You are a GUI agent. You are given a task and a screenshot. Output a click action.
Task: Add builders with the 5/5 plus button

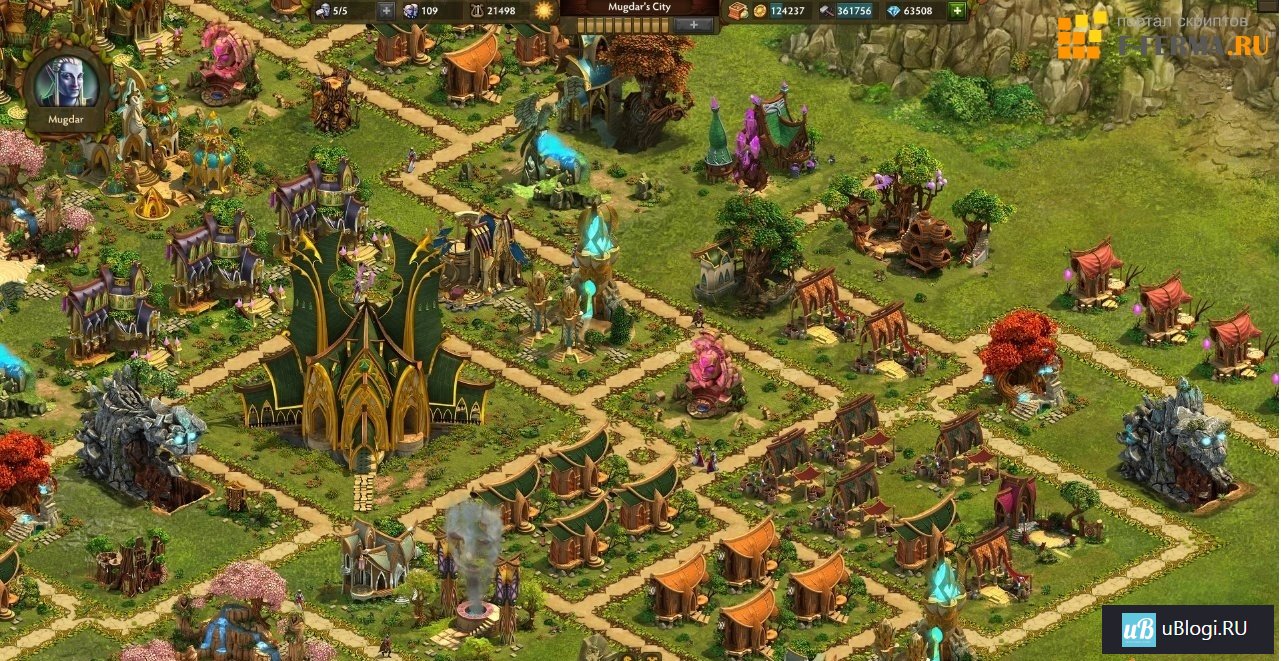tap(387, 11)
